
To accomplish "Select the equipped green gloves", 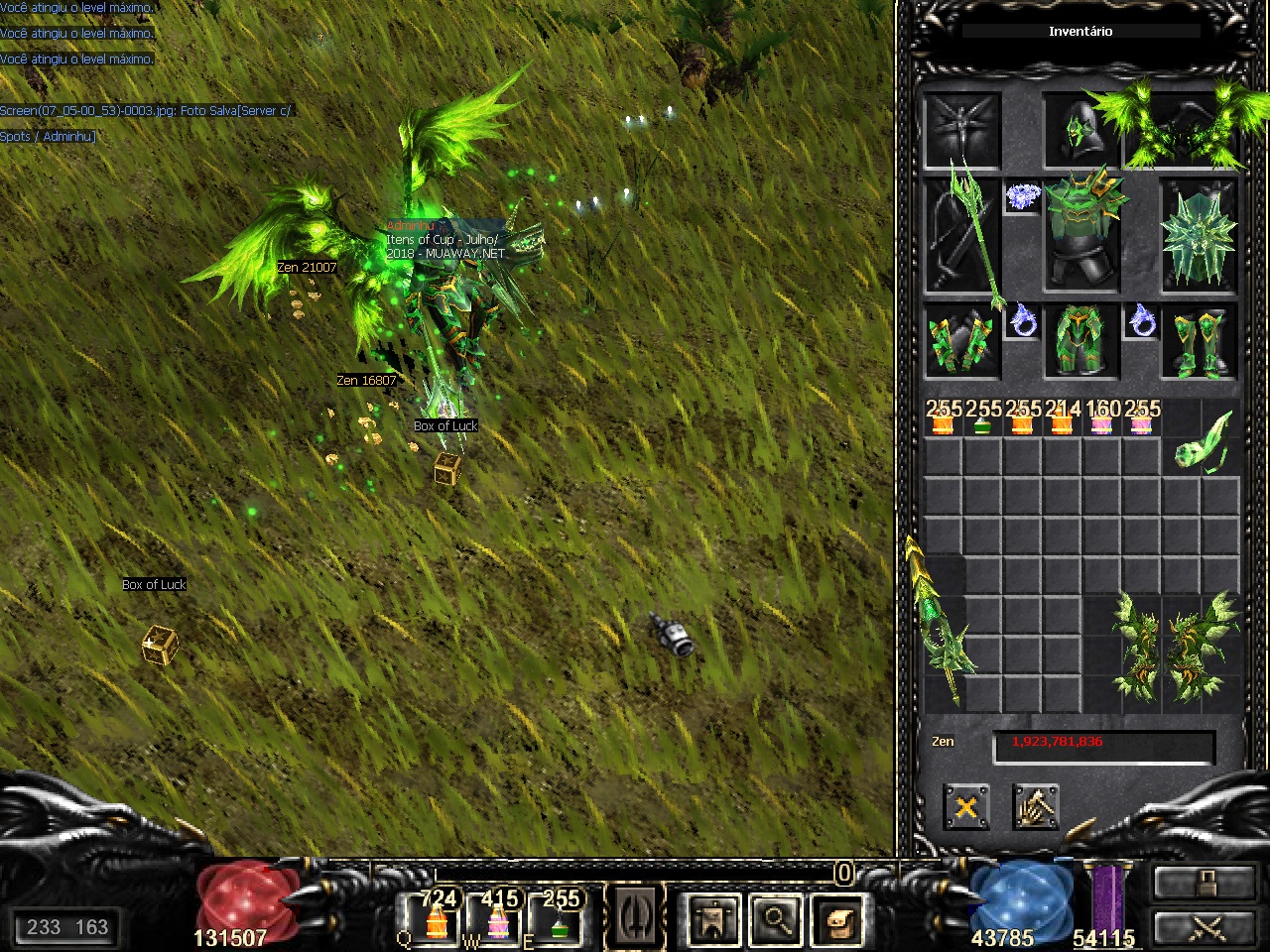I will pos(961,342).
